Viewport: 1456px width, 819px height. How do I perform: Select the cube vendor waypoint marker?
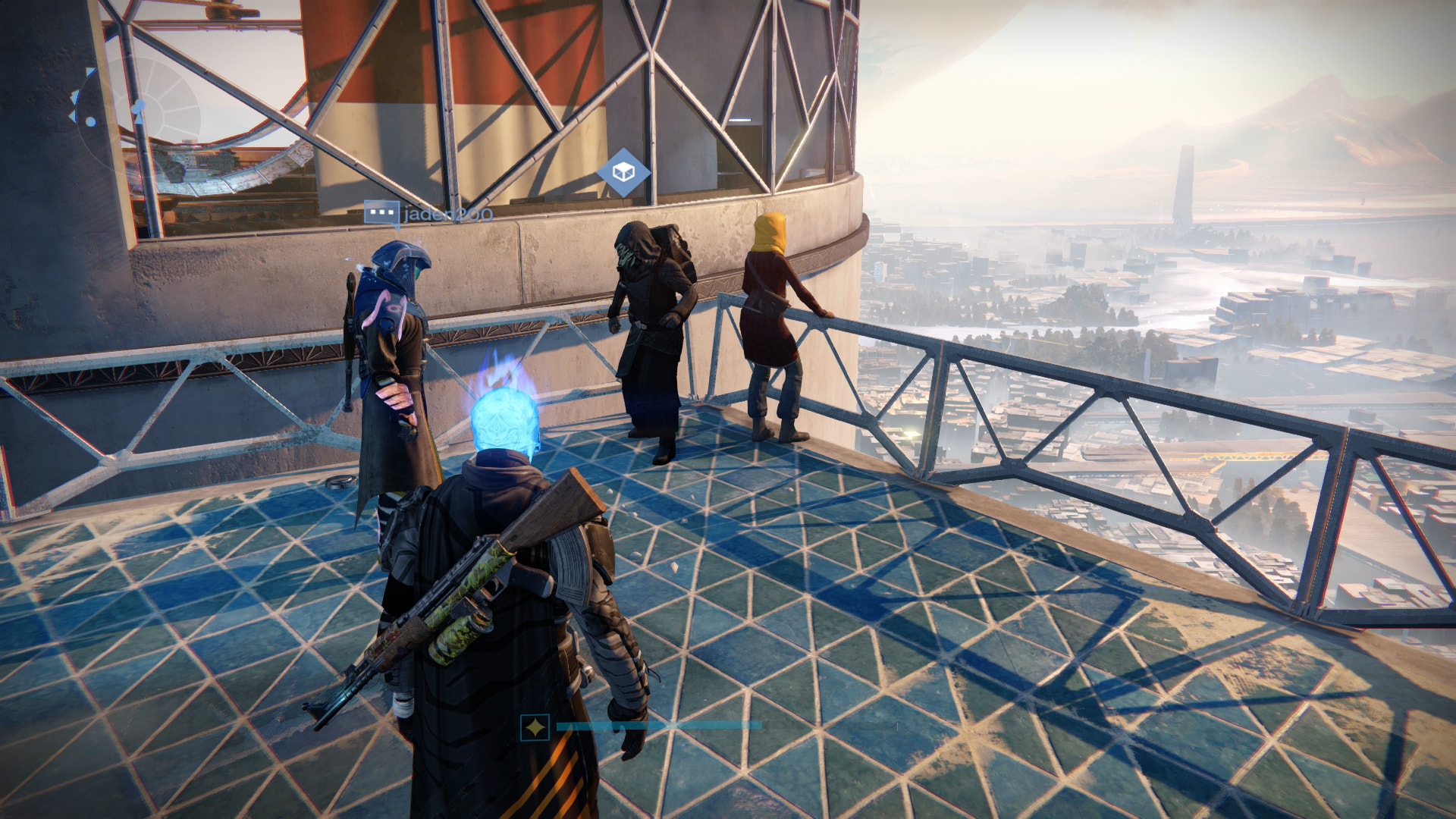(623, 173)
